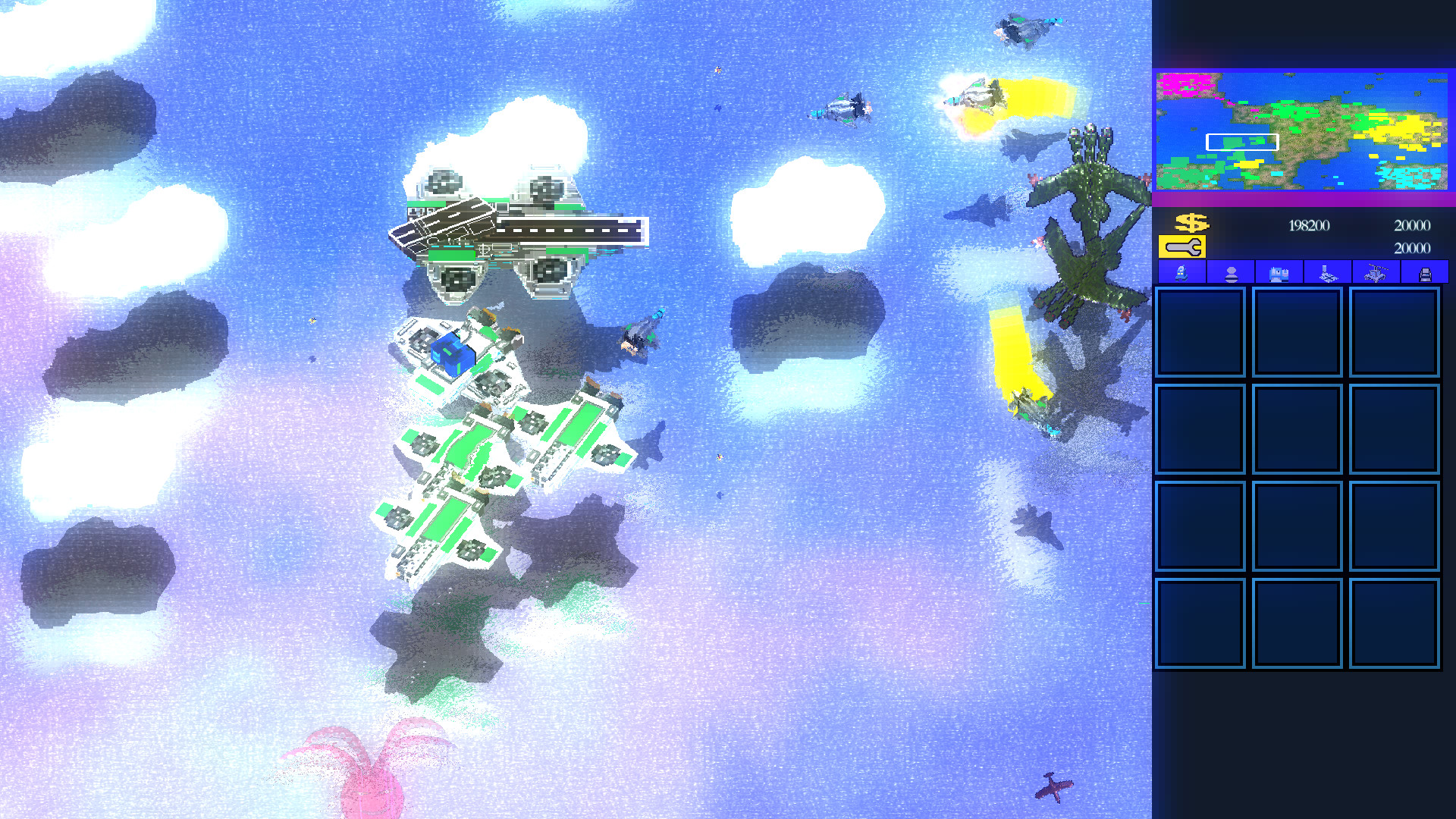Click the yellow dollar funds icon

[x=1192, y=223]
